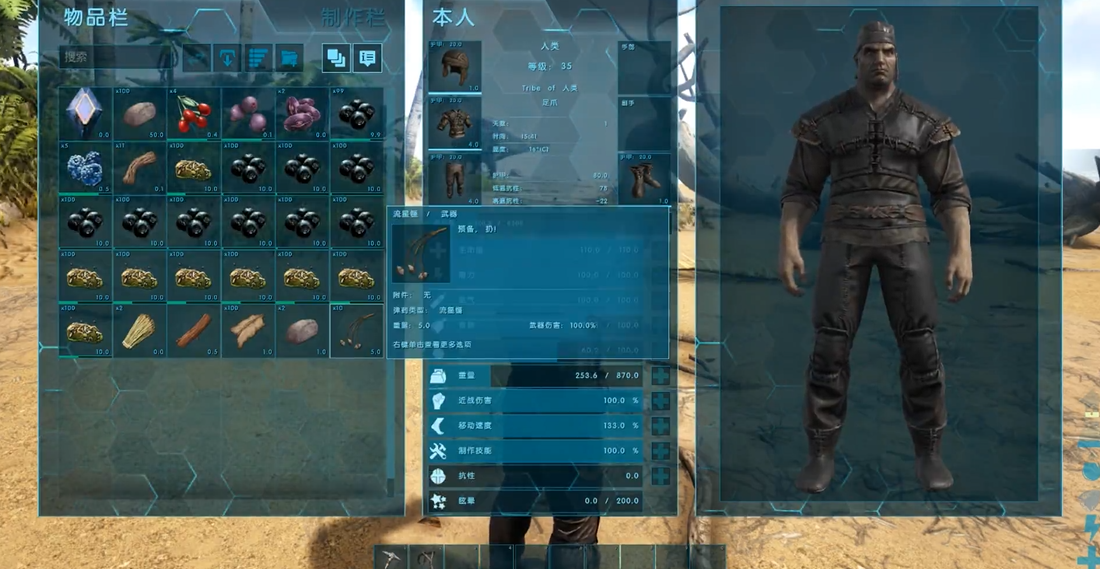Screen dimensions: 1100x569
Task: Choose the equipped leather pants slot
Action: pos(455,179)
